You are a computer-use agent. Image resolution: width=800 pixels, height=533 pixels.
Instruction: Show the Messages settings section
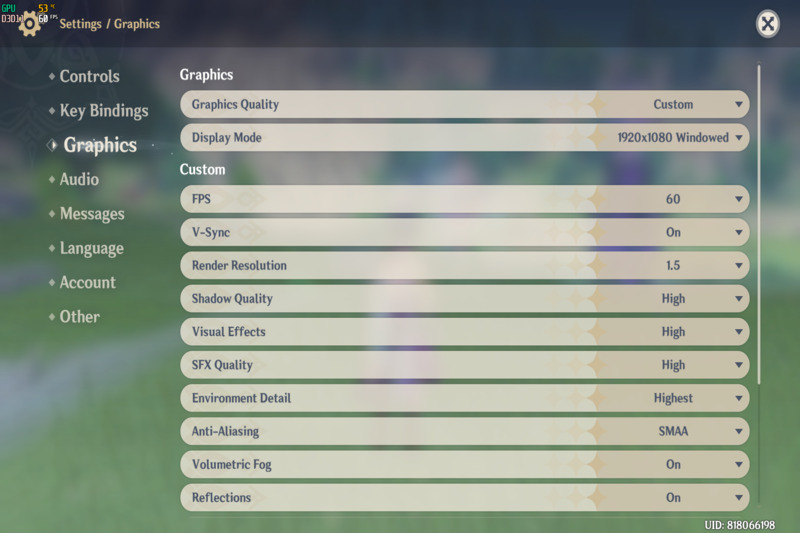[92, 214]
